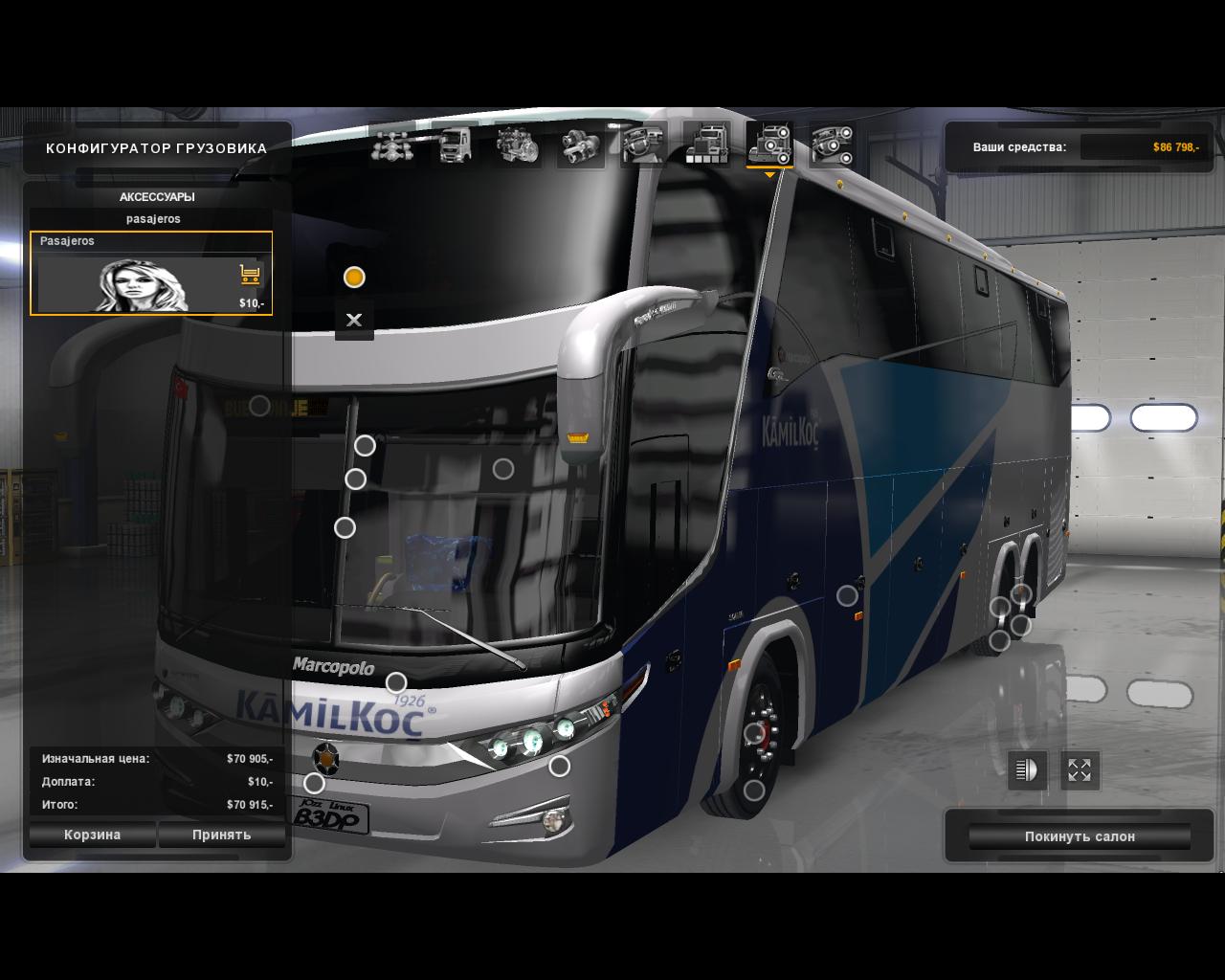Remove accessory with the X button

click(354, 321)
